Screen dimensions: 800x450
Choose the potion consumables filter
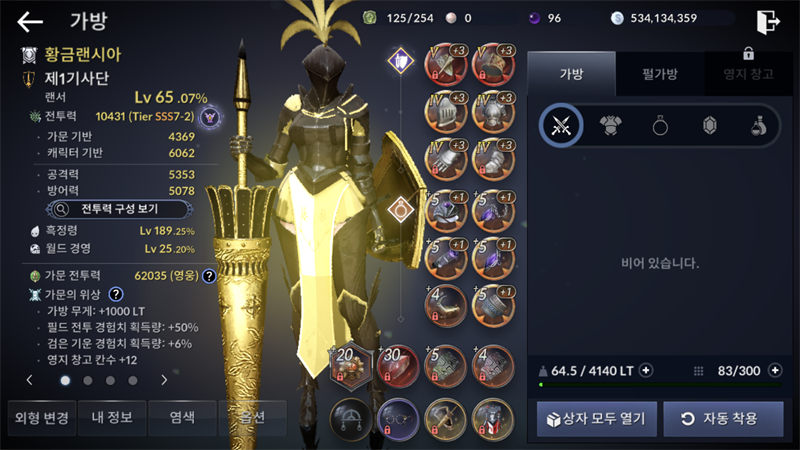(x=759, y=125)
